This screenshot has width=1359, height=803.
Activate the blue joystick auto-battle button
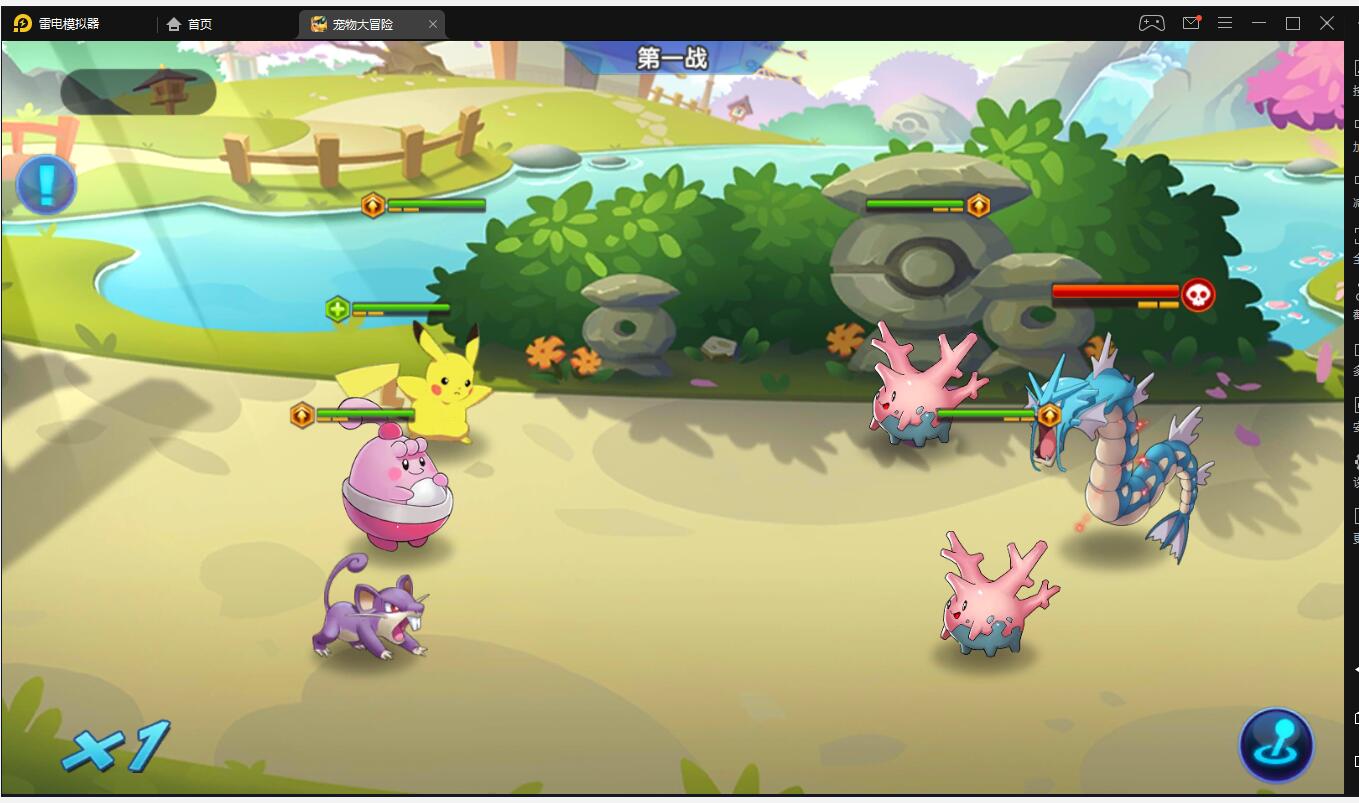tap(1276, 745)
